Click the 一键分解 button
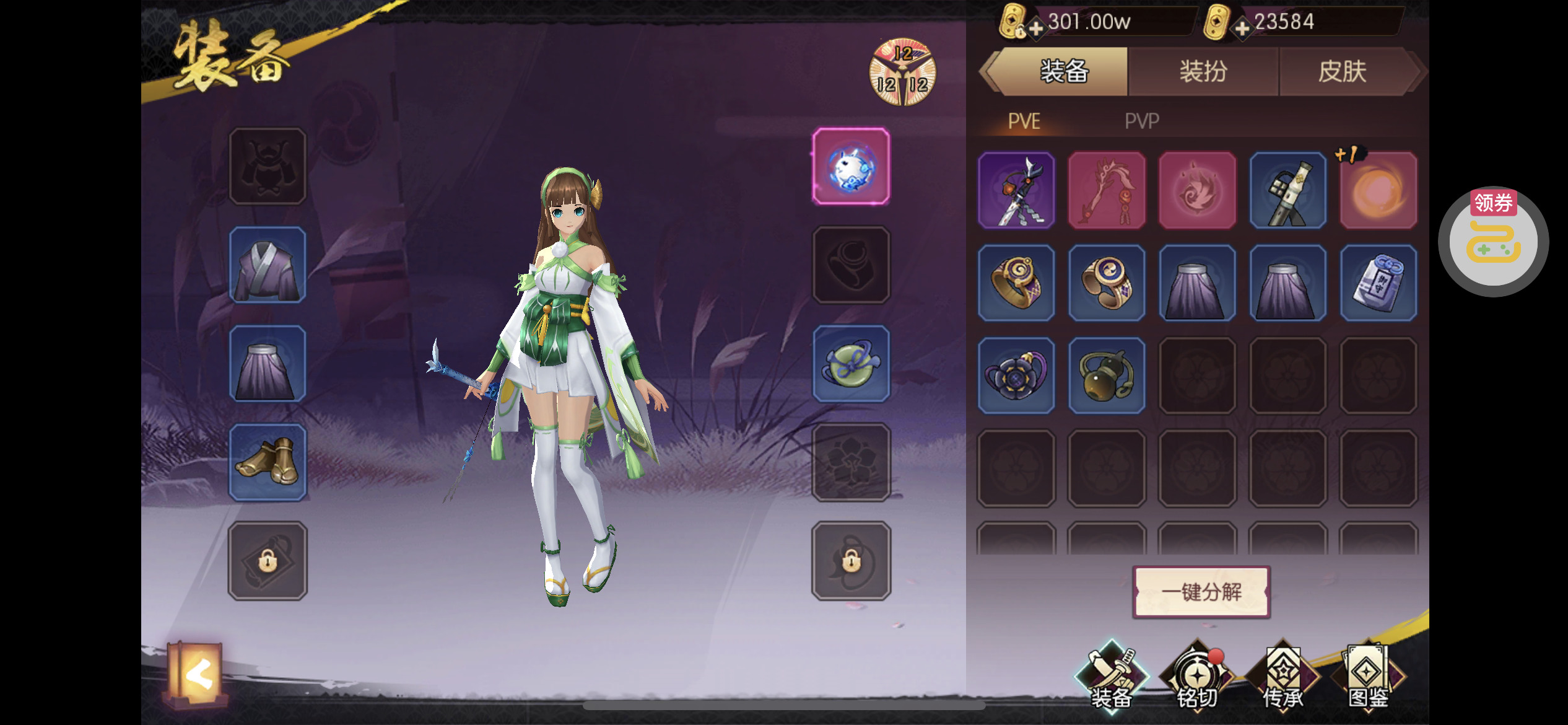This screenshot has width=1568, height=725. 1201,592
